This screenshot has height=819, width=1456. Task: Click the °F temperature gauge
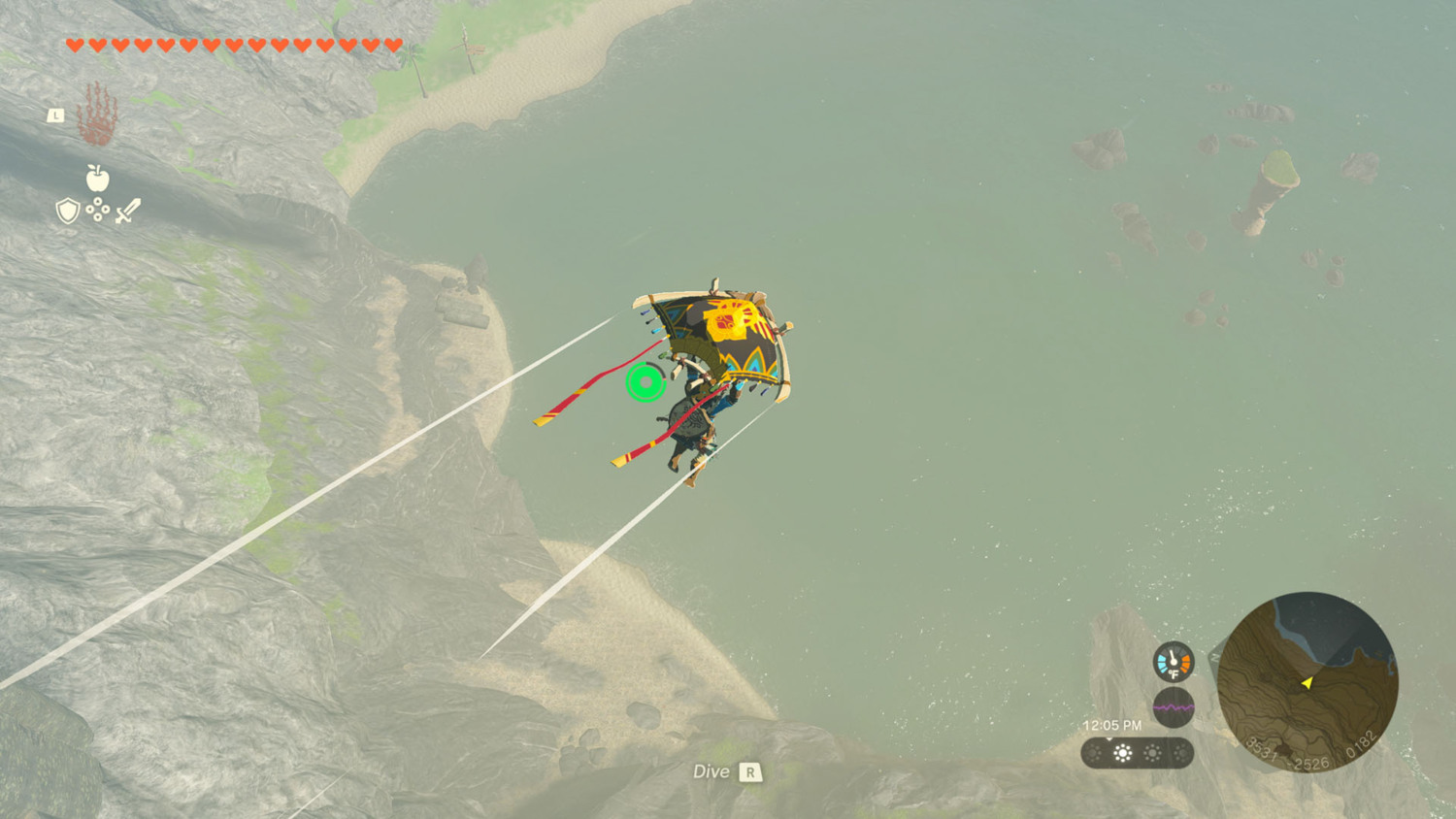point(1172,661)
